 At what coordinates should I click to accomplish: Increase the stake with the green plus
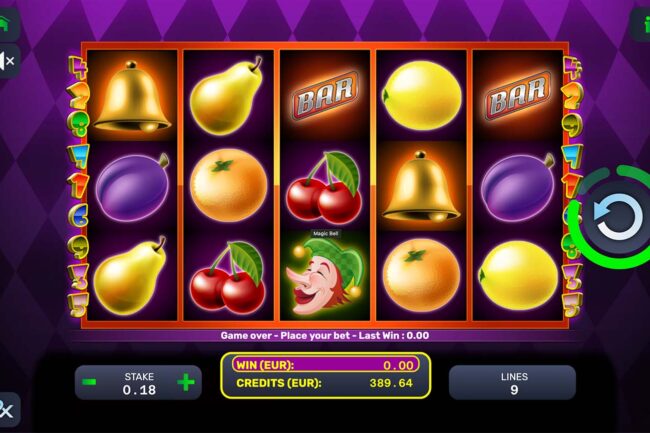pos(185,382)
